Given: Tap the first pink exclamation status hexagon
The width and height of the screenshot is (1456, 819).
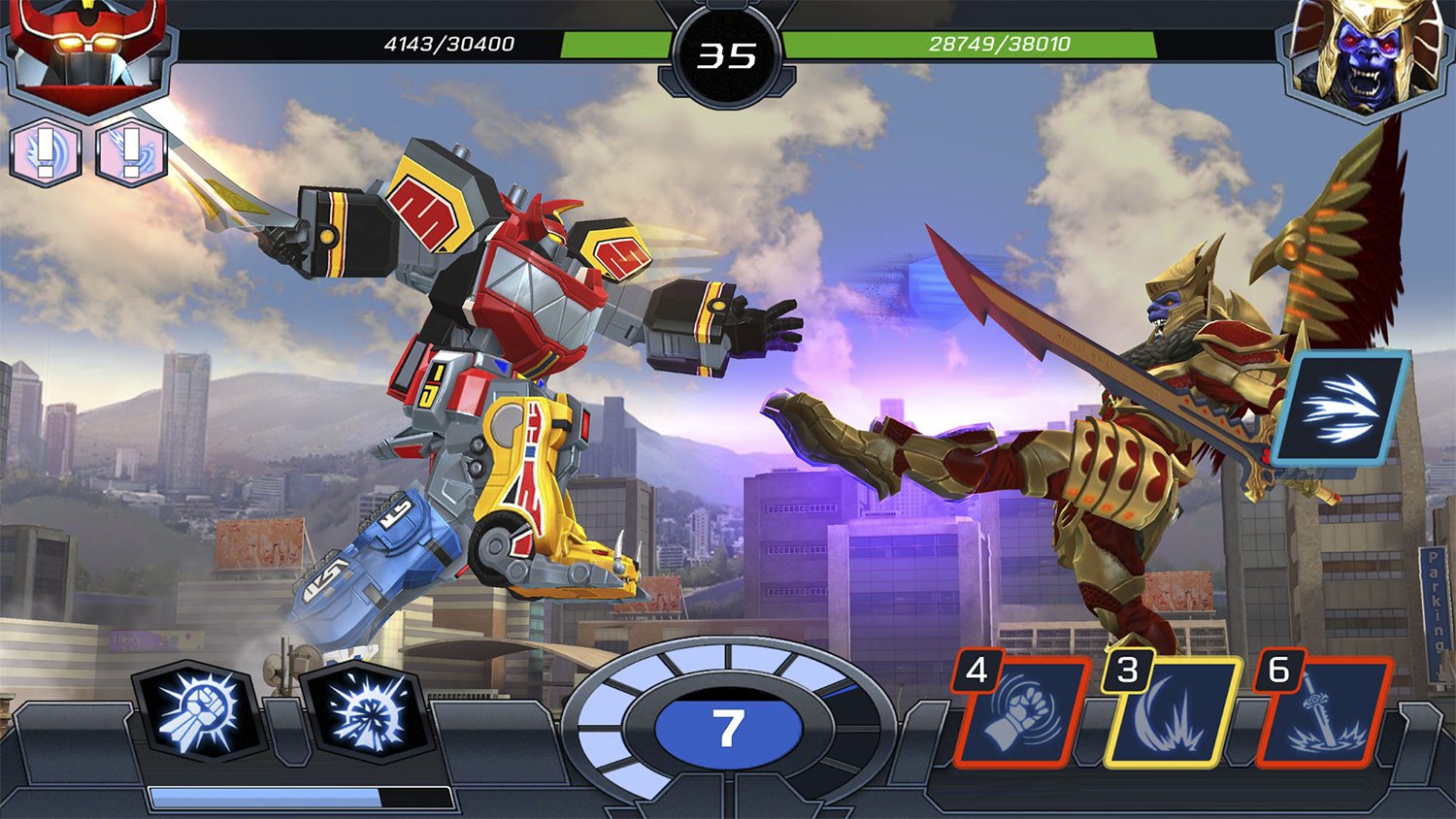Looking at the screenshot, I should [x=45, y=151].
